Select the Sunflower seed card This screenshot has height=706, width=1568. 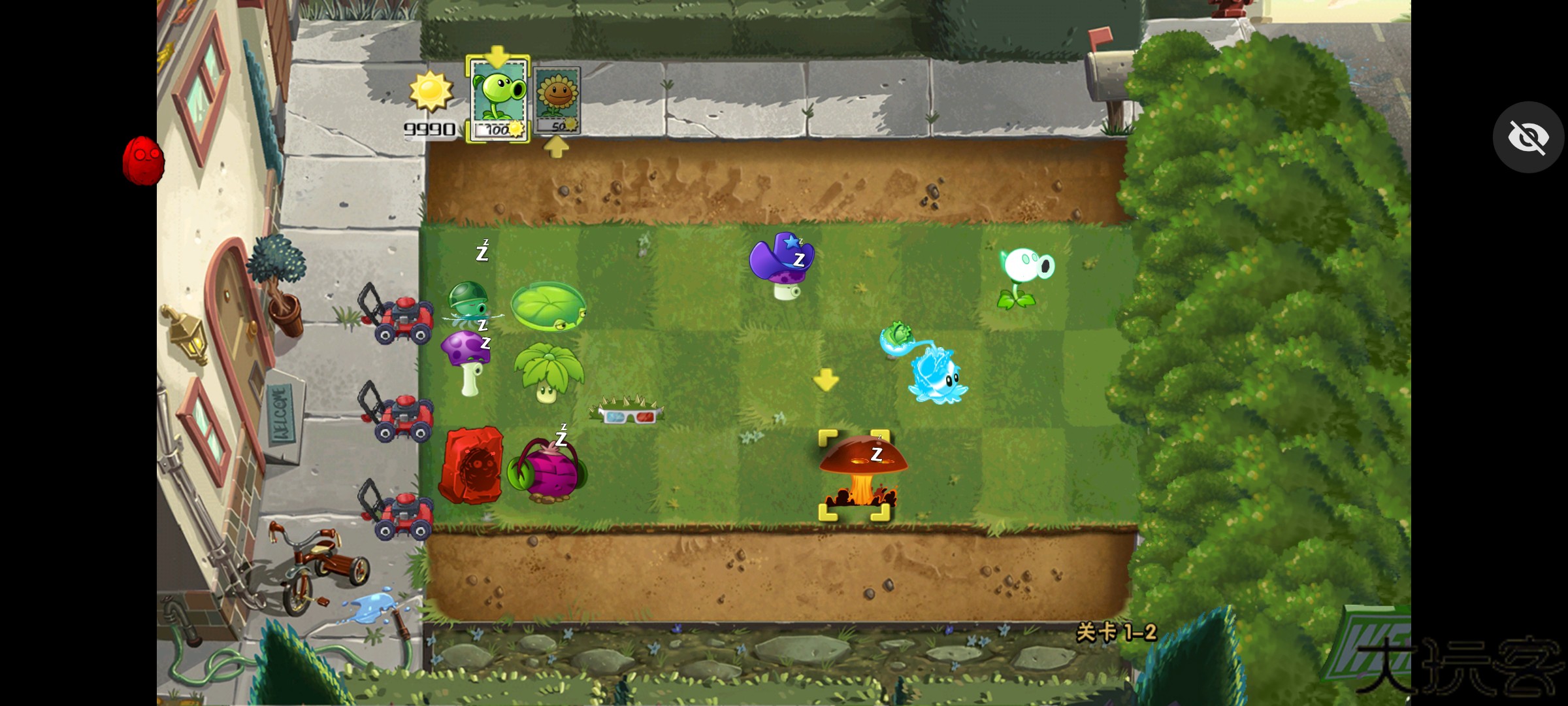pyautogui.click(x=557, y=98)
